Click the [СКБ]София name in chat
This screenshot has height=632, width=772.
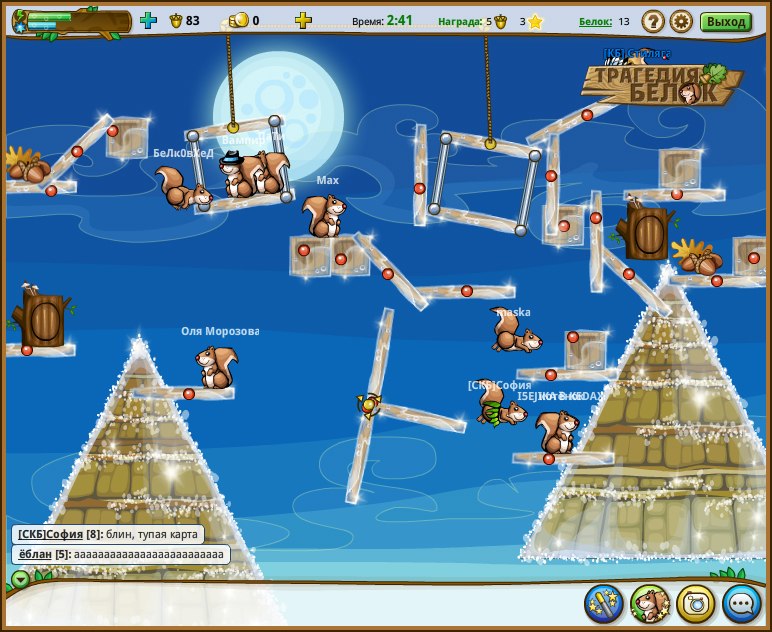(x=50, y=535)
